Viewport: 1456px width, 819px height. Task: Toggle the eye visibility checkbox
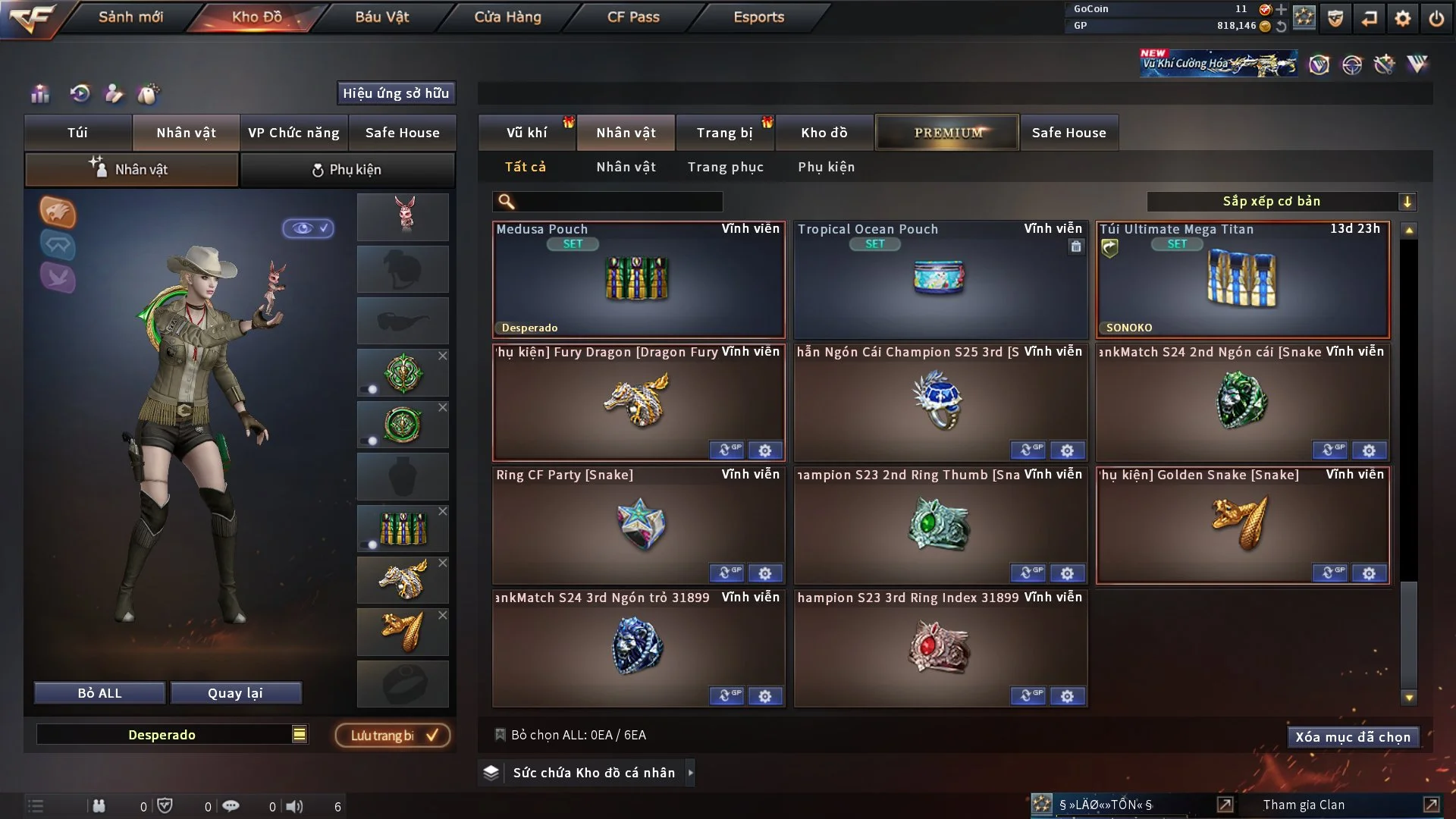click(309, 228)
